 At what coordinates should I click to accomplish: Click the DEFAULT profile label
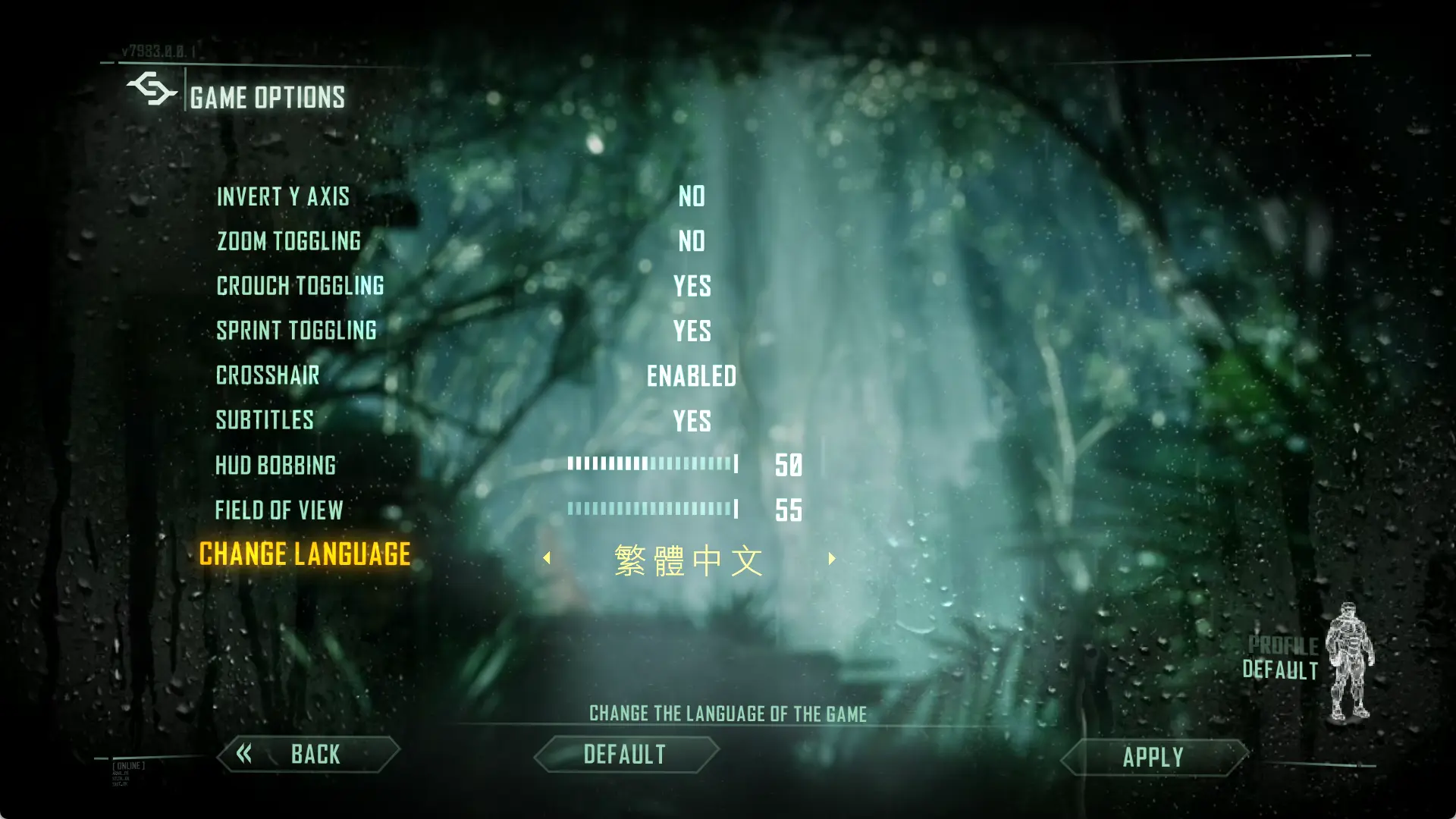pyautogui.click(x=1279, y=670)
